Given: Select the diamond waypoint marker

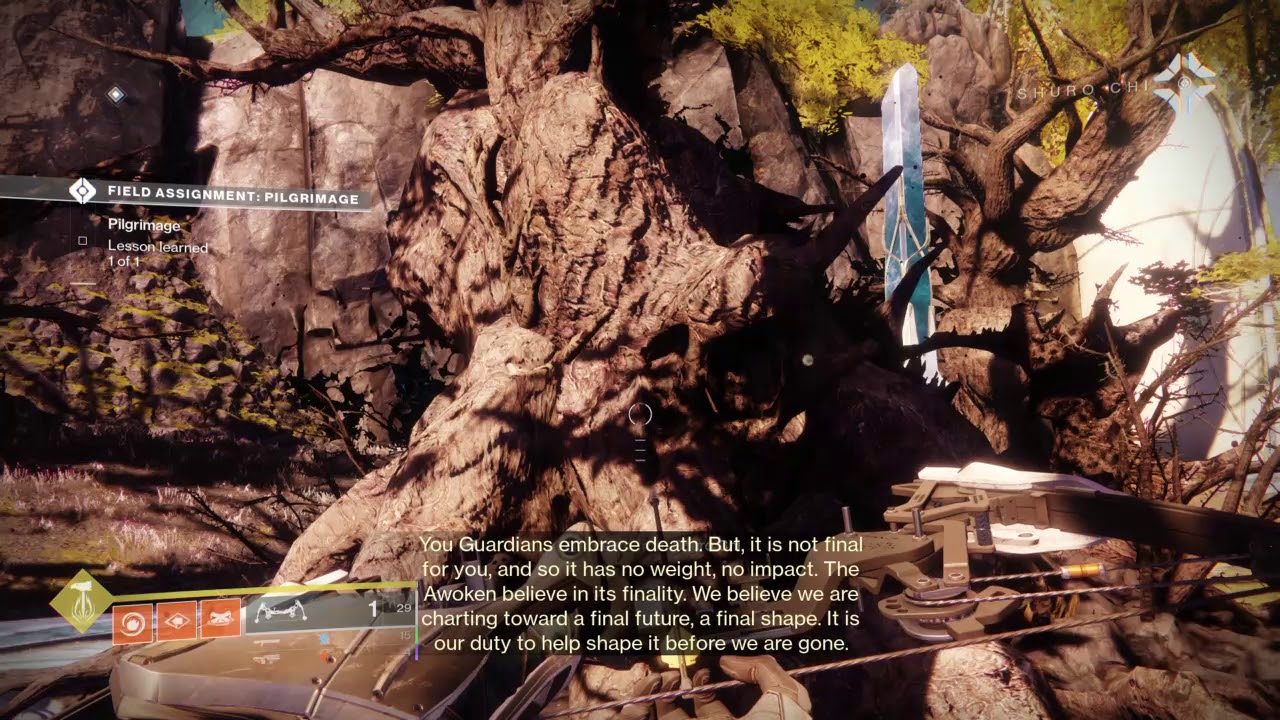Looking at the screenshot, I should (116, 95).
